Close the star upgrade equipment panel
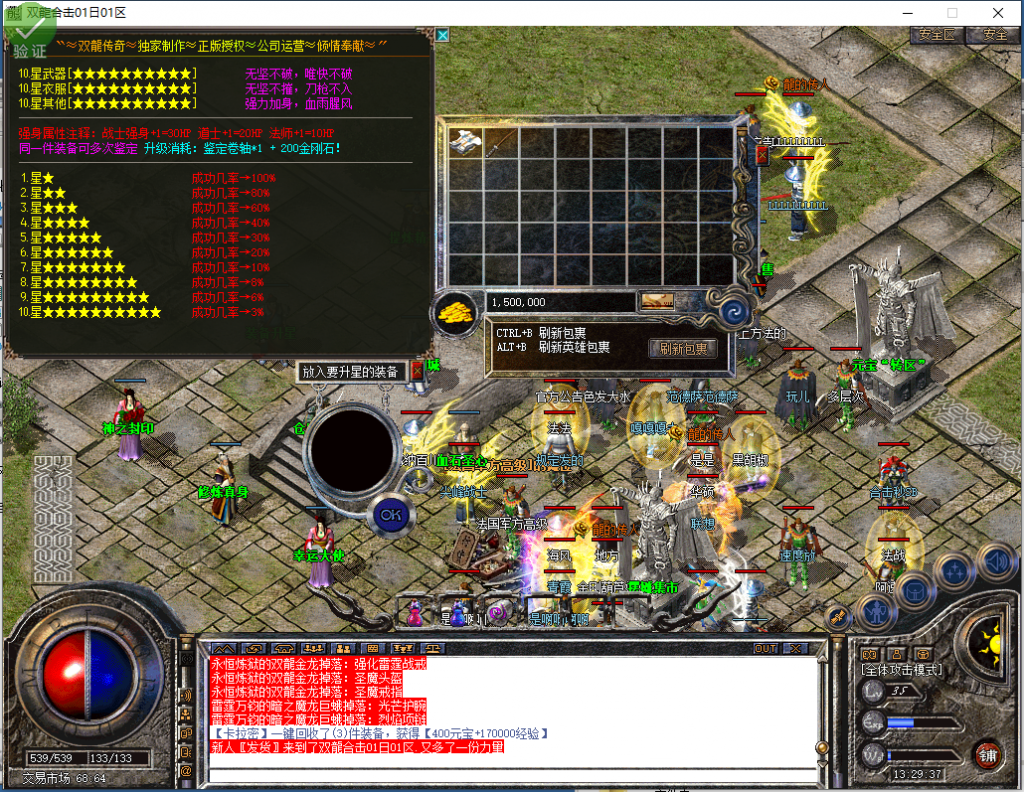Viewport: 1024px width, 792px height. pos(417,370)
